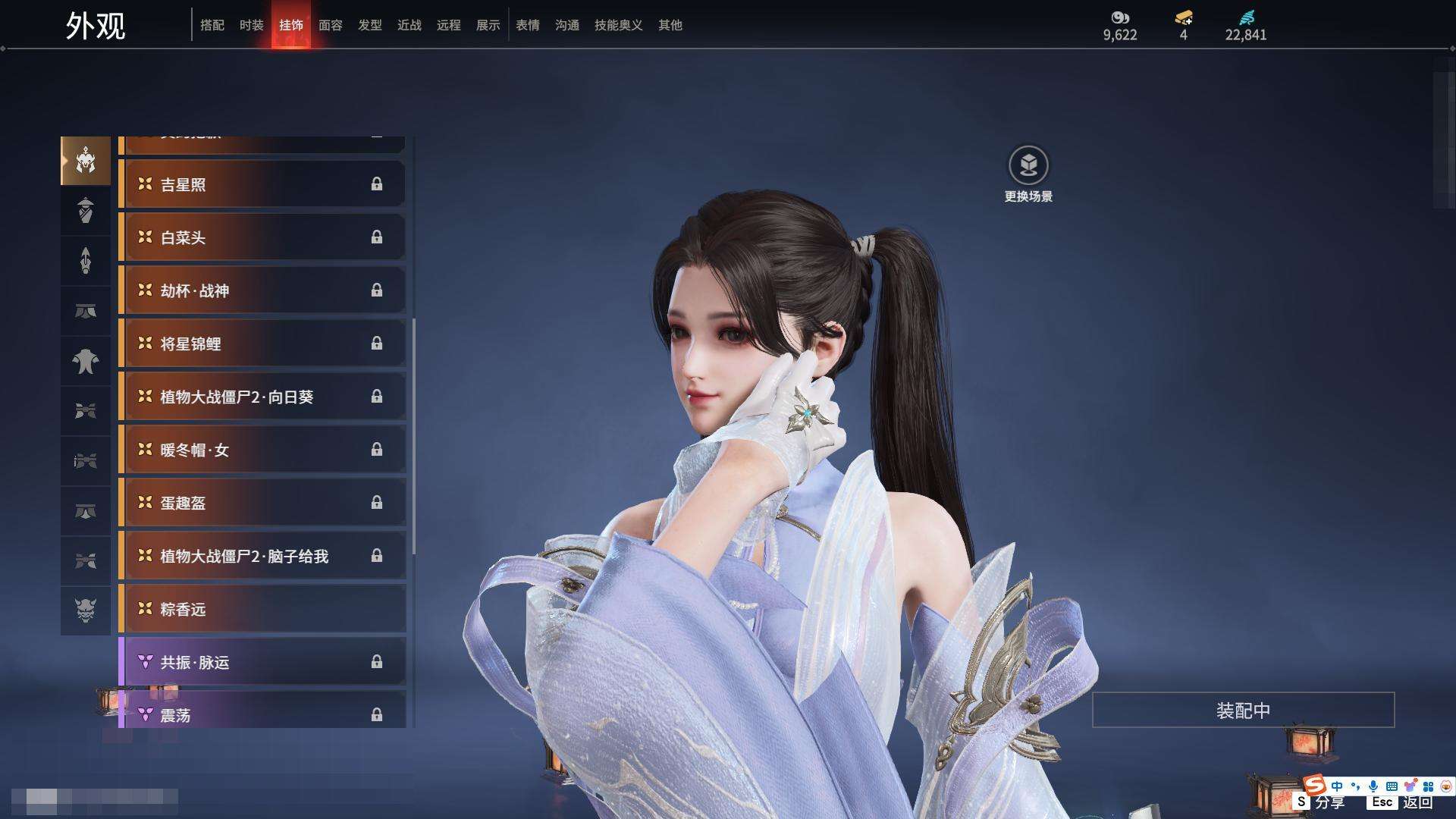Switch to the 远程 tab

pos(448,25)
